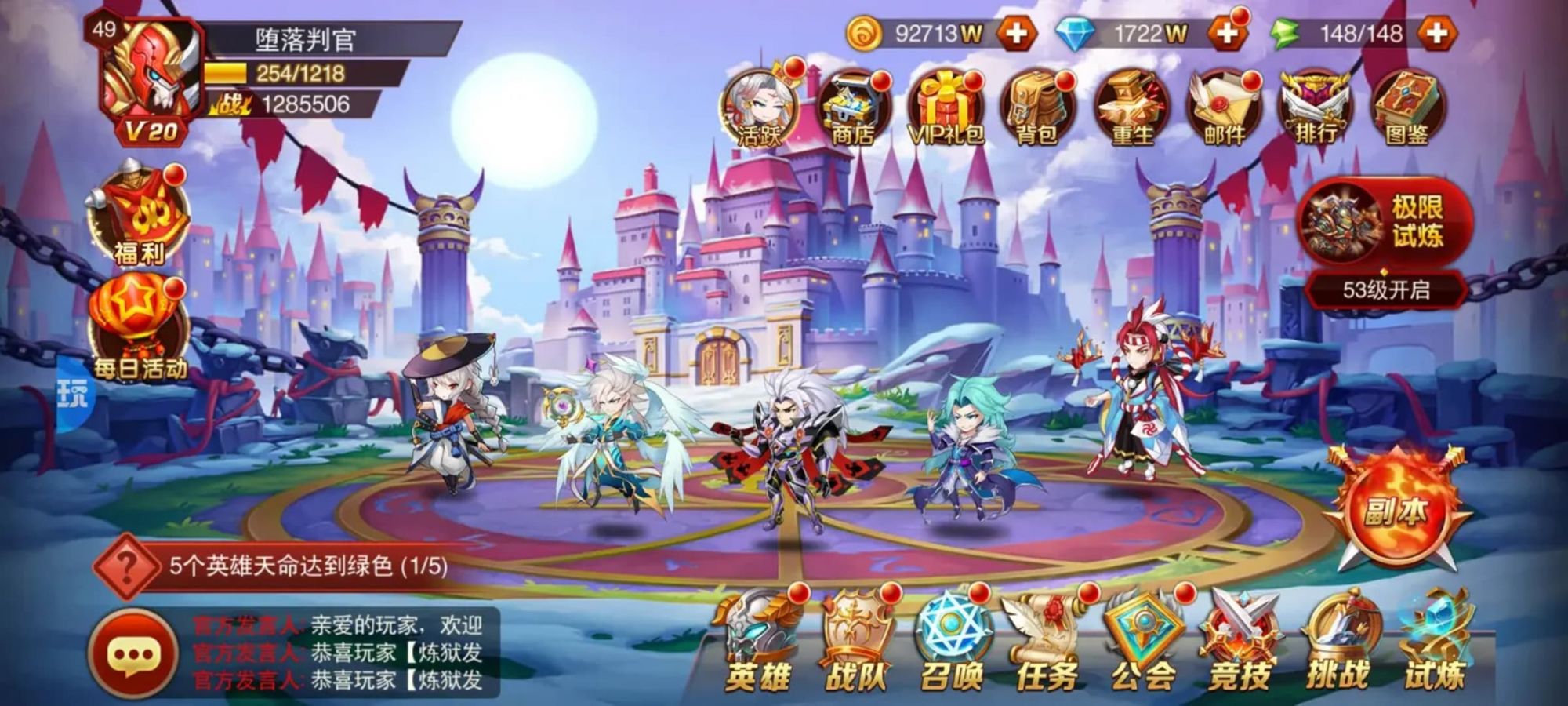Open the VIP礼包 gift pack
The width and height of the screenshot is (1568, 706).
pyautogui.click(x=947, y=106)
